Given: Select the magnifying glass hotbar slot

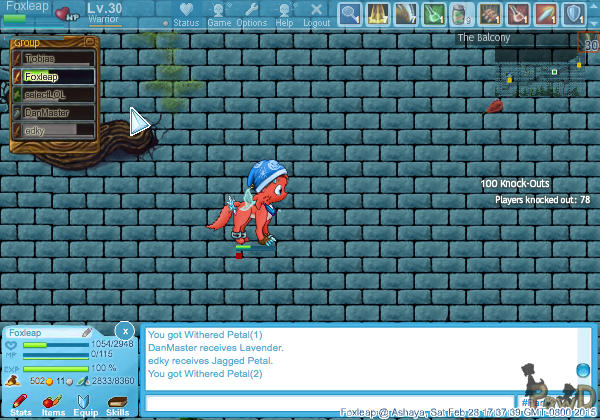Looking at the screenshot, I should coord(350,14).
